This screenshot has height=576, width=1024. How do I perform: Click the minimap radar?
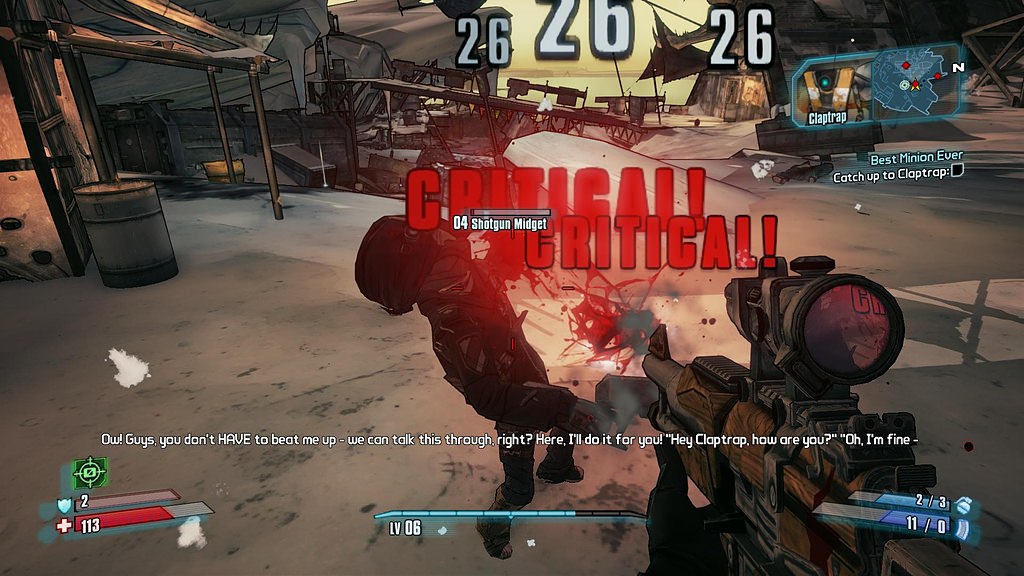[x=913, y=80]
